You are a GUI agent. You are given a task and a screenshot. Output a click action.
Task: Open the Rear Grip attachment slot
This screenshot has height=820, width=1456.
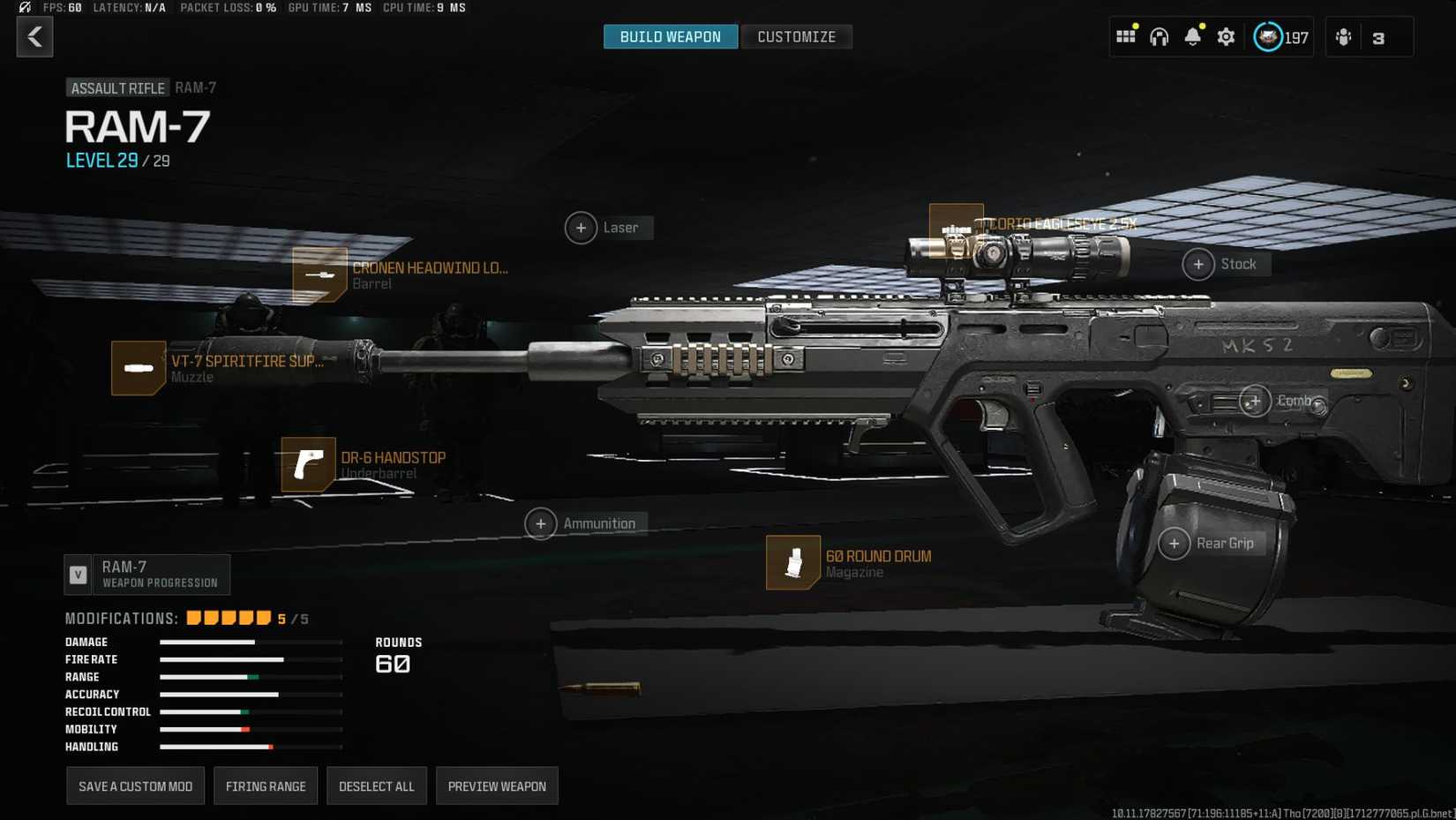[1175, 544]
